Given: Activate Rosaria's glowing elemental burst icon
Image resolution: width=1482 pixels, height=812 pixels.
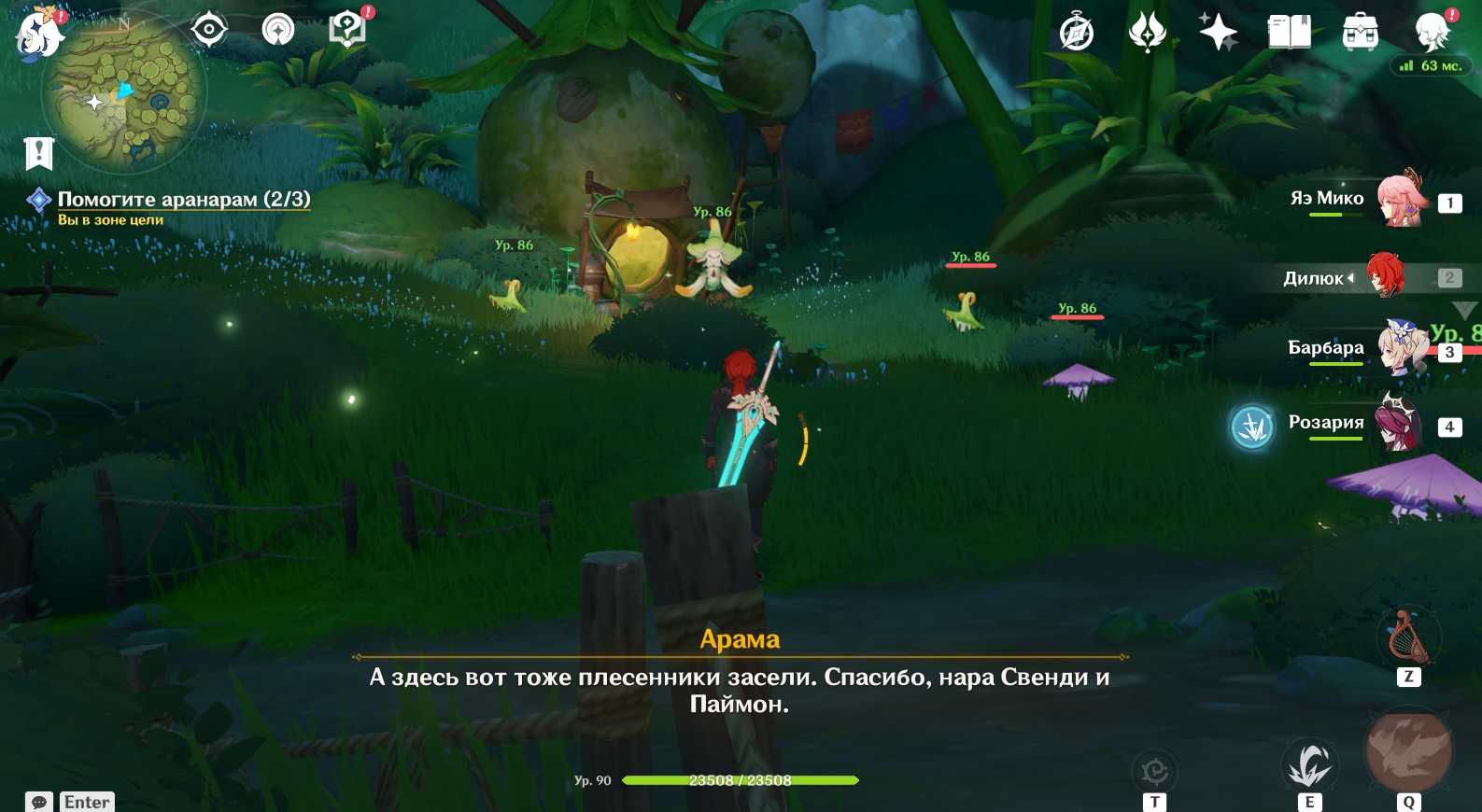Looking at the screenshot, I should pos(1251,427).
